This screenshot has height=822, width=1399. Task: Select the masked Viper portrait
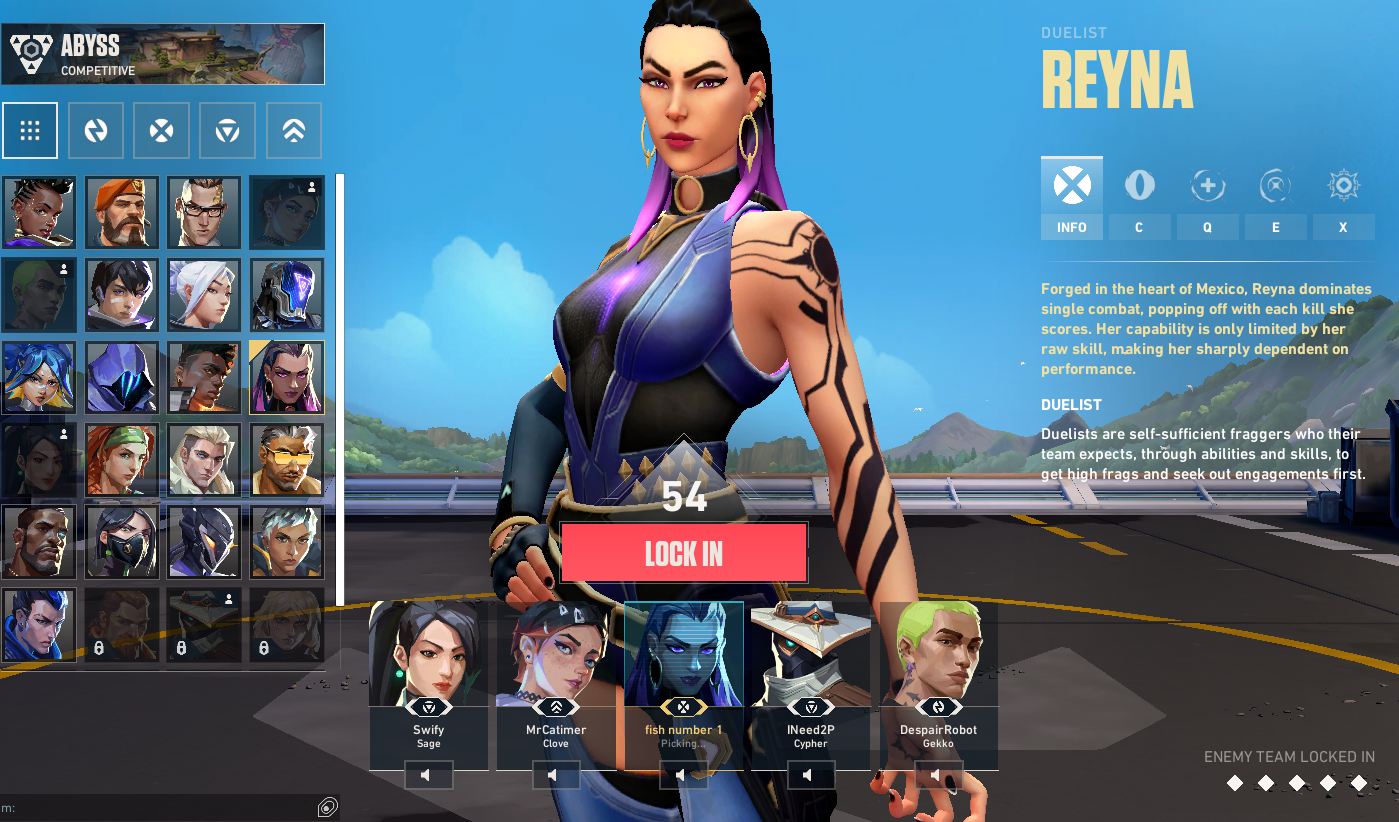point(121,542)
